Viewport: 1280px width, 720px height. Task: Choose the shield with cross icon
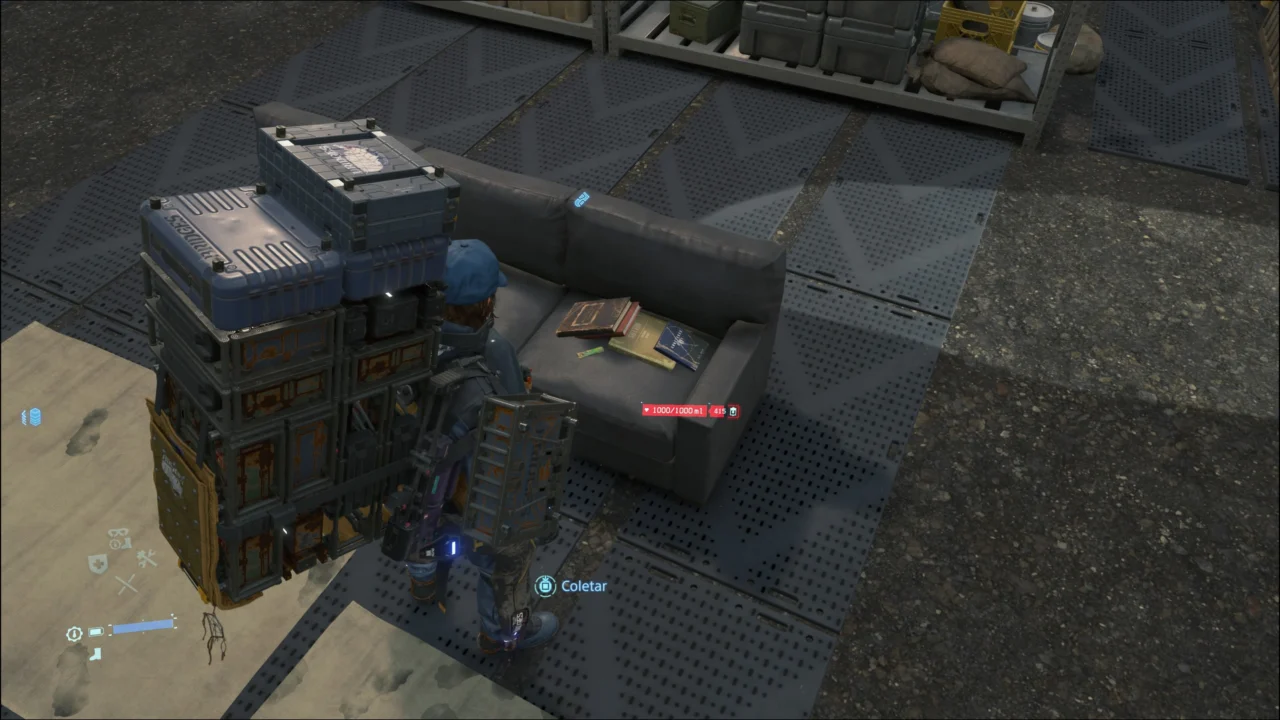pos(98,563)
